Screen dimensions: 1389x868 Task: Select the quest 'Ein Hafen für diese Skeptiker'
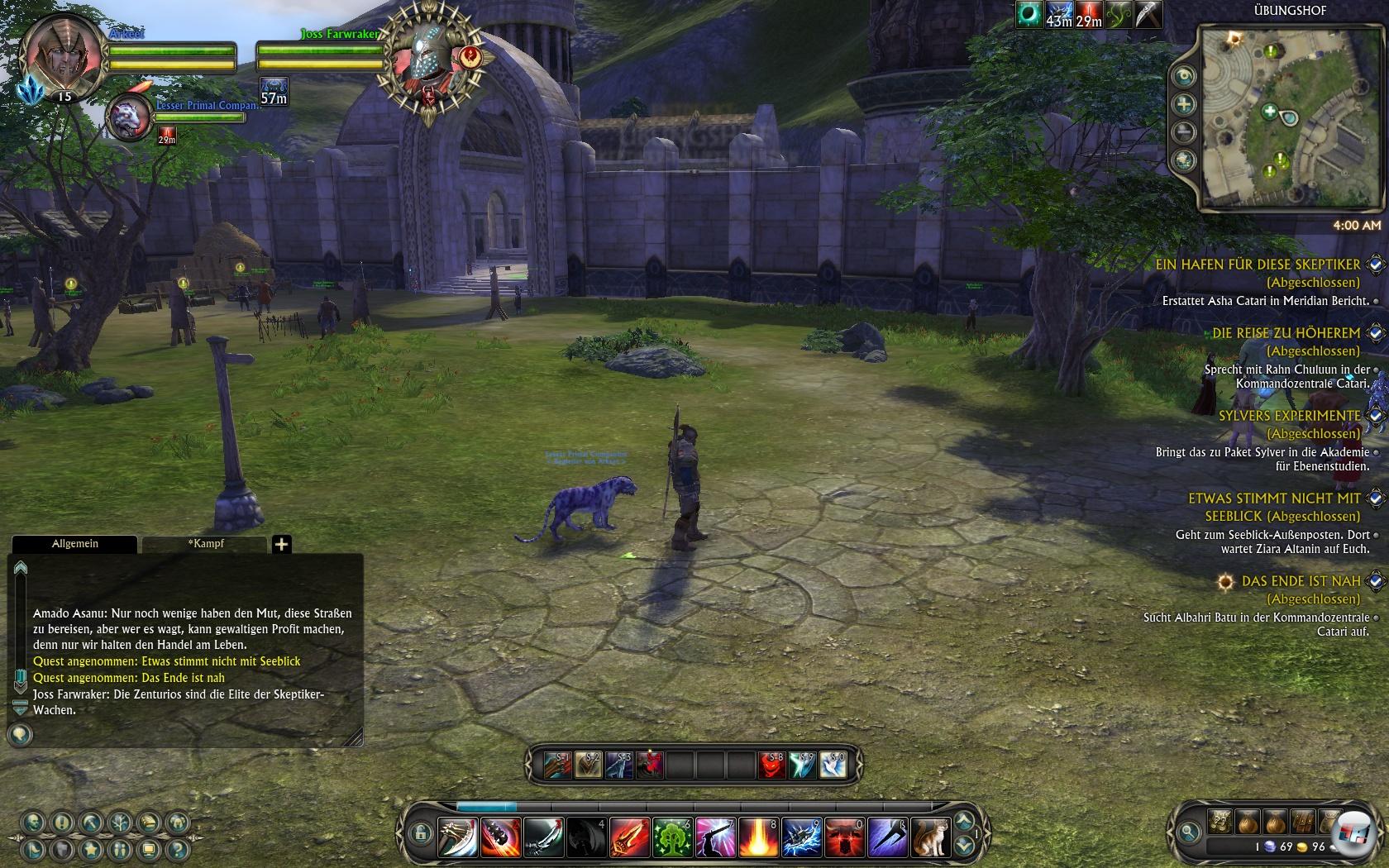pyautogui.click(x=1257, y=265)
